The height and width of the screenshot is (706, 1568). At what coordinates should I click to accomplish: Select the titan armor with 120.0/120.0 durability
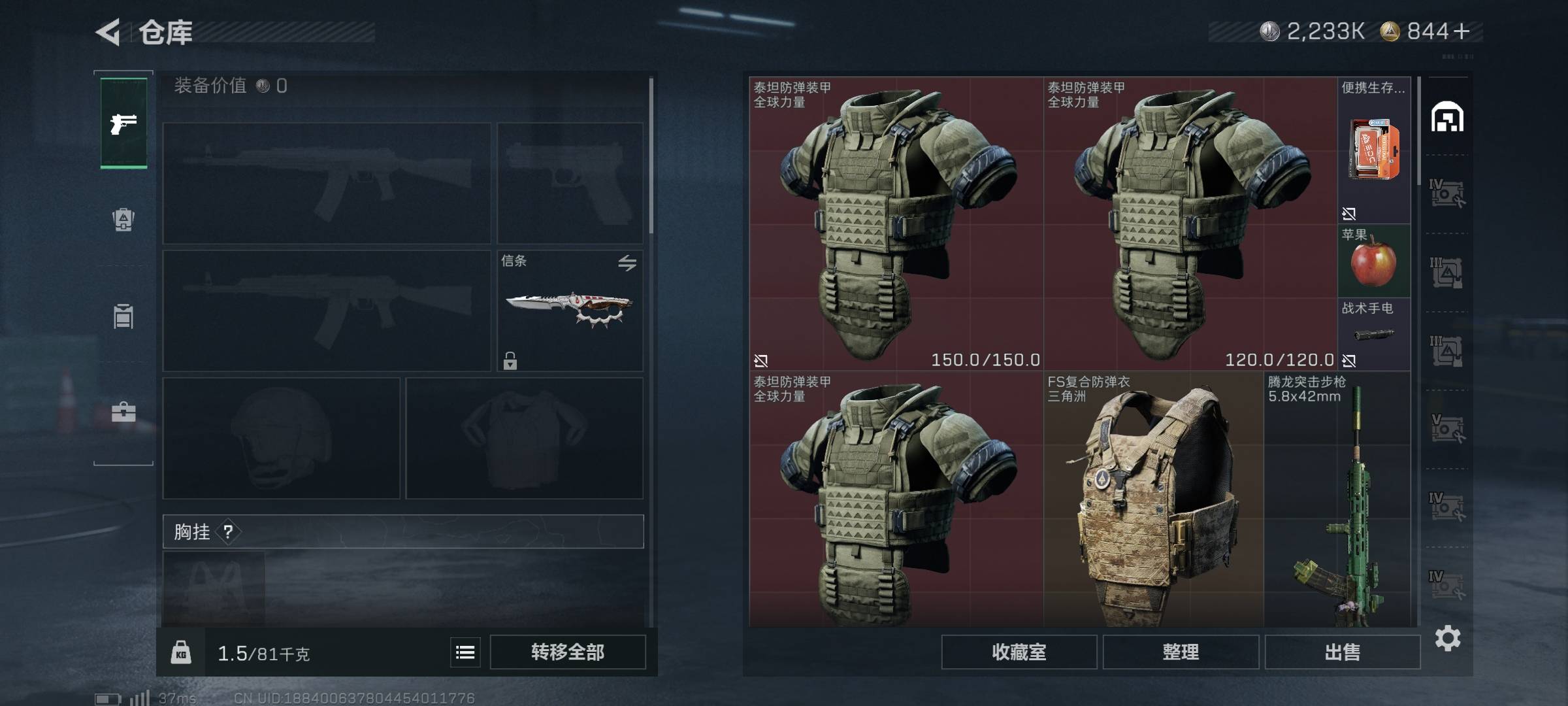(x=1190, y=224)
